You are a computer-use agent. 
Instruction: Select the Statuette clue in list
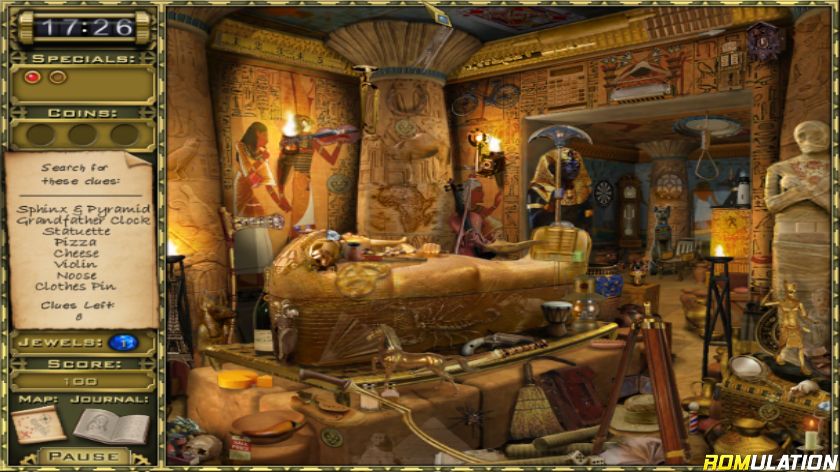pyautogui.click(x=77, y=231)
